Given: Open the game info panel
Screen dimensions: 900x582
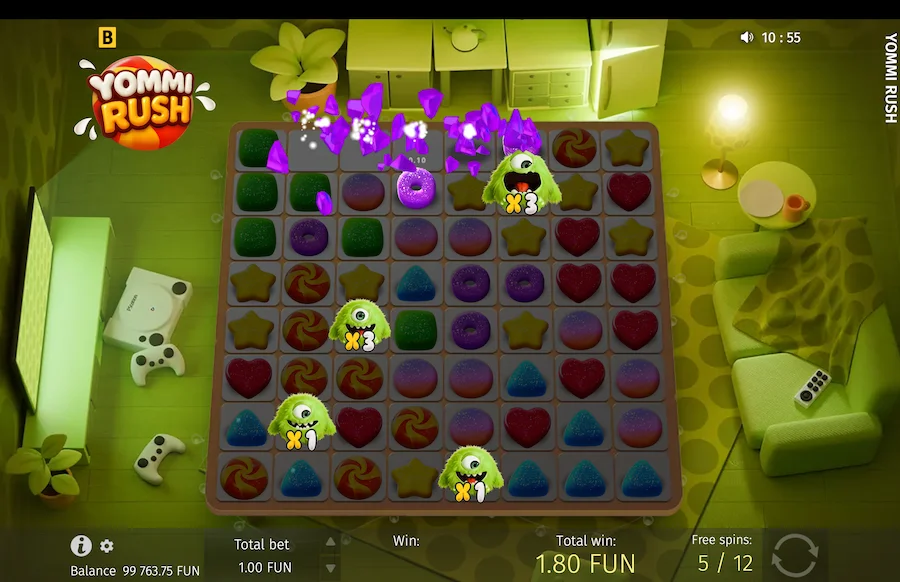Looking at the screenshot, I should pyautogui.click(x=81, y=545).
